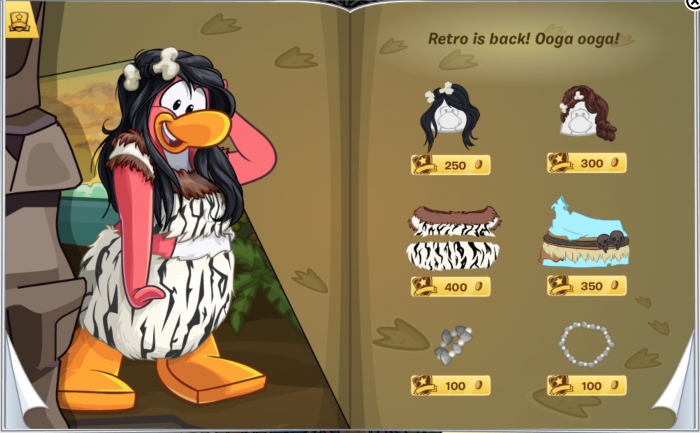Click the 250 coin price tag
700x433 pixels.
click(450, 165)
